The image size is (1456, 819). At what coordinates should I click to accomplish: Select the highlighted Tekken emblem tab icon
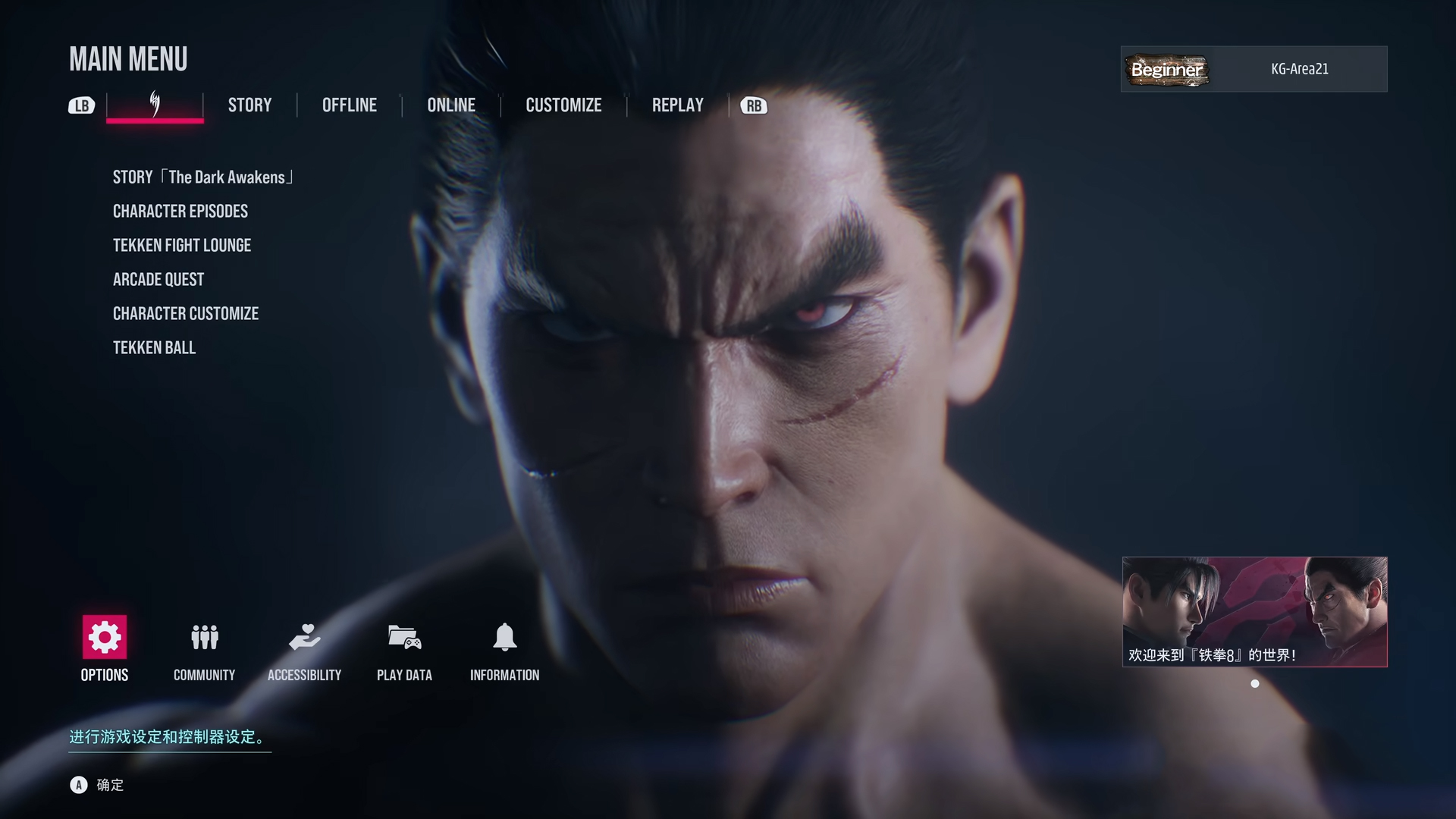tap(155, 105)
